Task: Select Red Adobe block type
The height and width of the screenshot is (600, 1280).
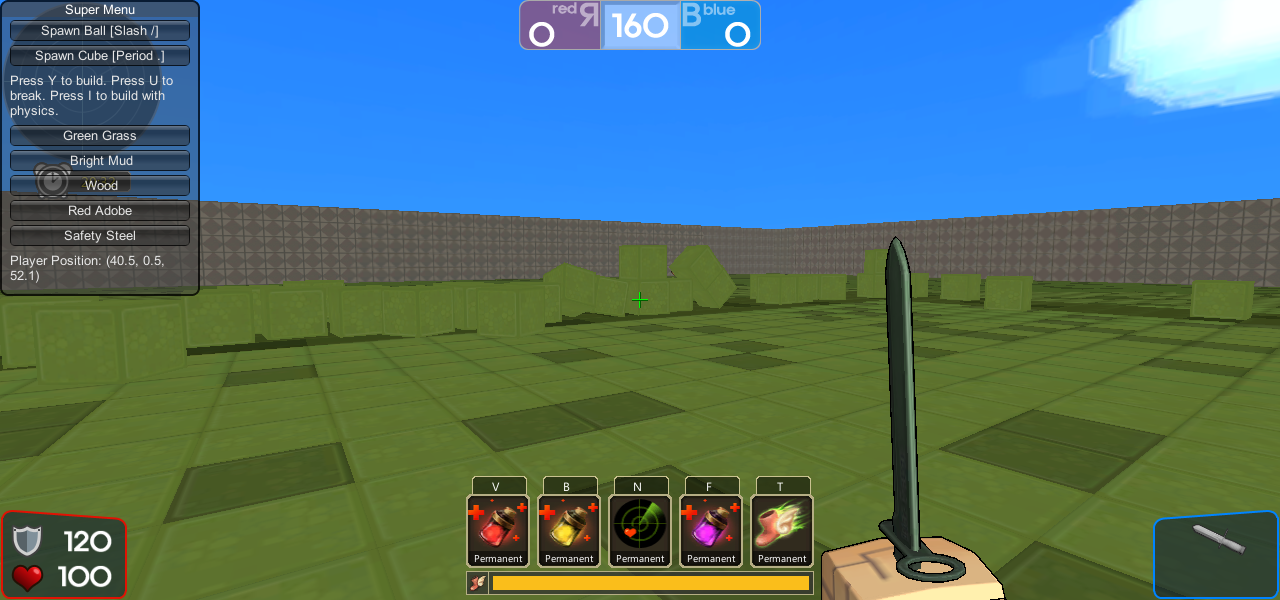Action: [100, 211]
